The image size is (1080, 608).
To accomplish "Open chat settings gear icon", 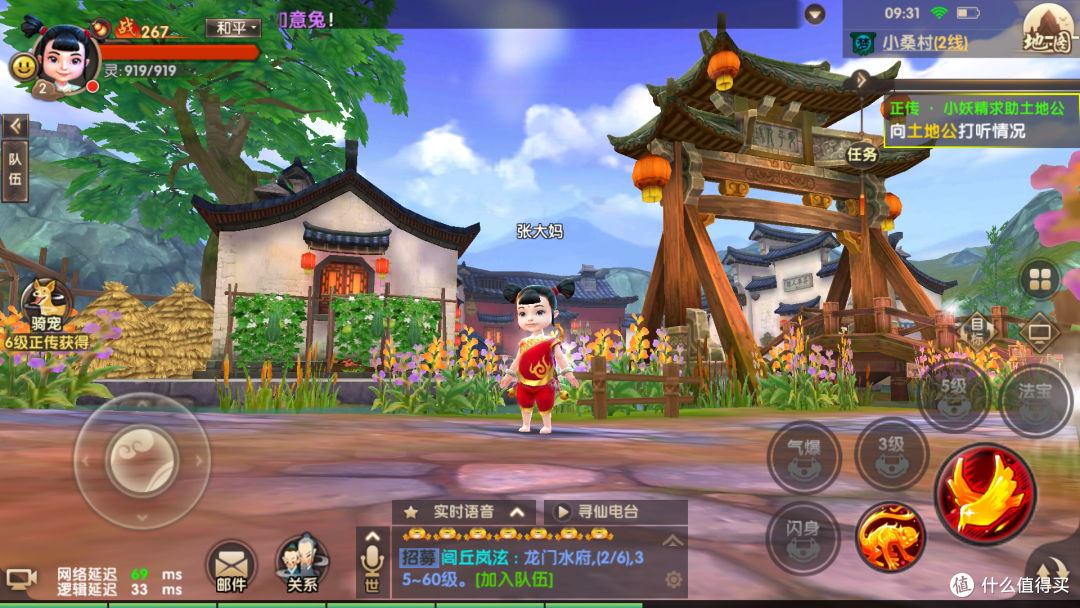I will (673, 579).
